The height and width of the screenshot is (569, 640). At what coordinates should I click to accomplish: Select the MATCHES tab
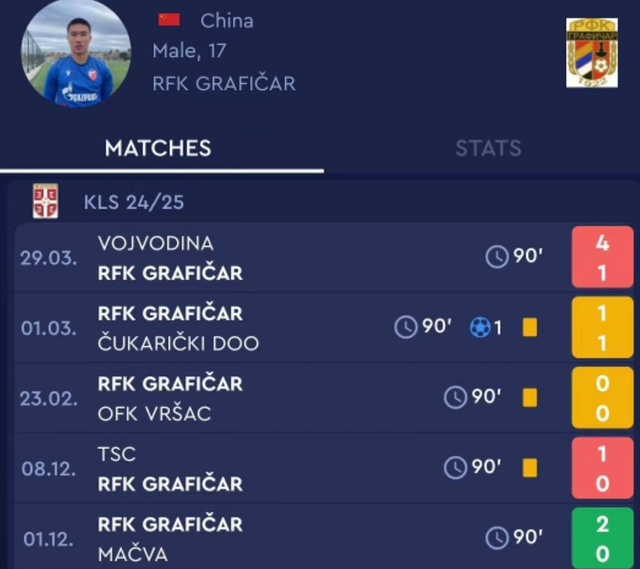click(x=158, y=148)
